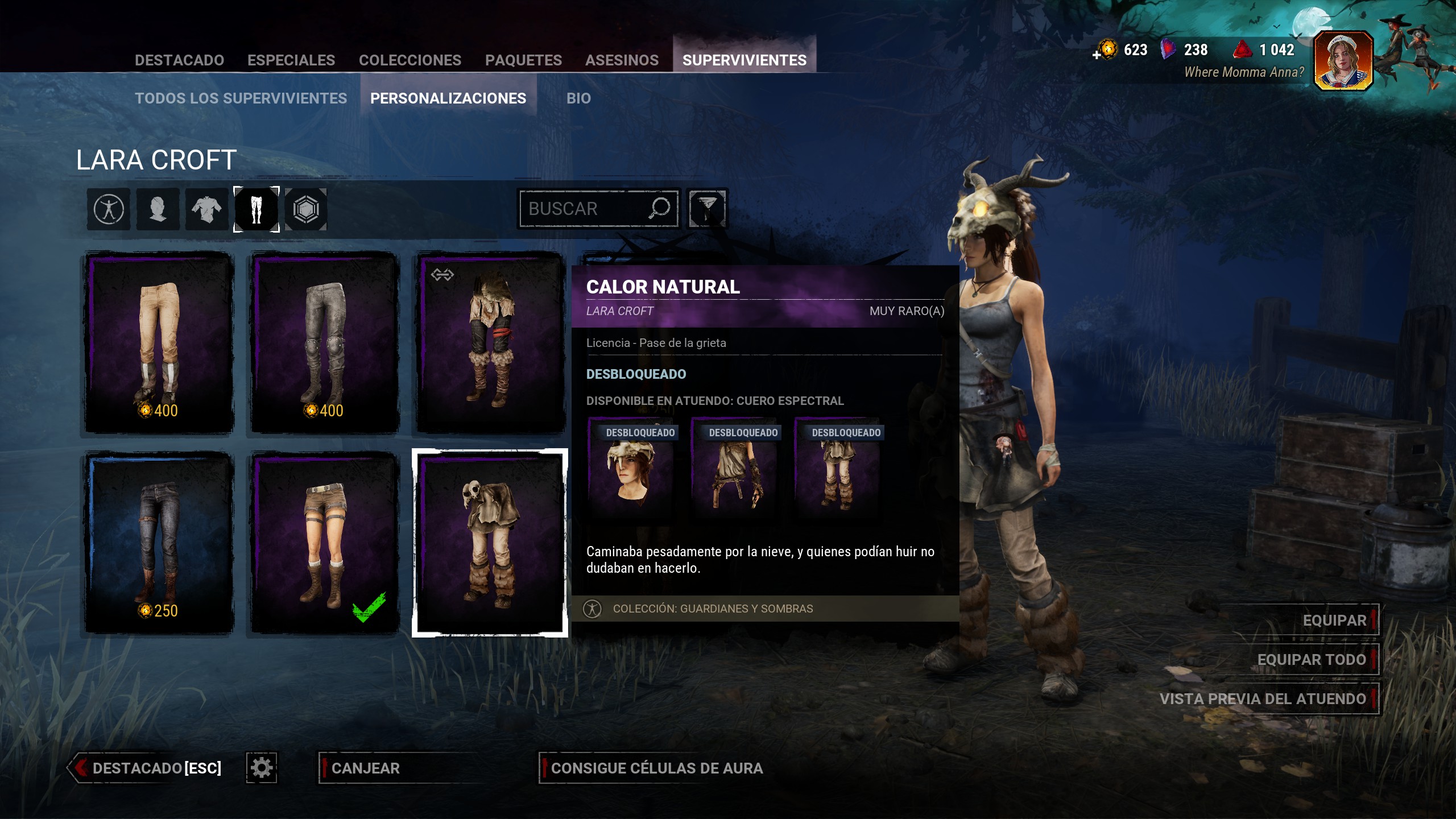This screenshot has height=819, width=1456.
Task: Open the Destacado store tab
Action: 179,60
